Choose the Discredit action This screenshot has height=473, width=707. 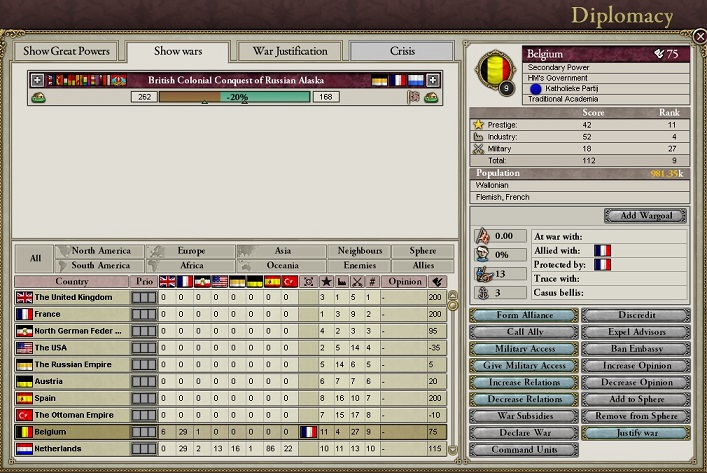[637, 316]
